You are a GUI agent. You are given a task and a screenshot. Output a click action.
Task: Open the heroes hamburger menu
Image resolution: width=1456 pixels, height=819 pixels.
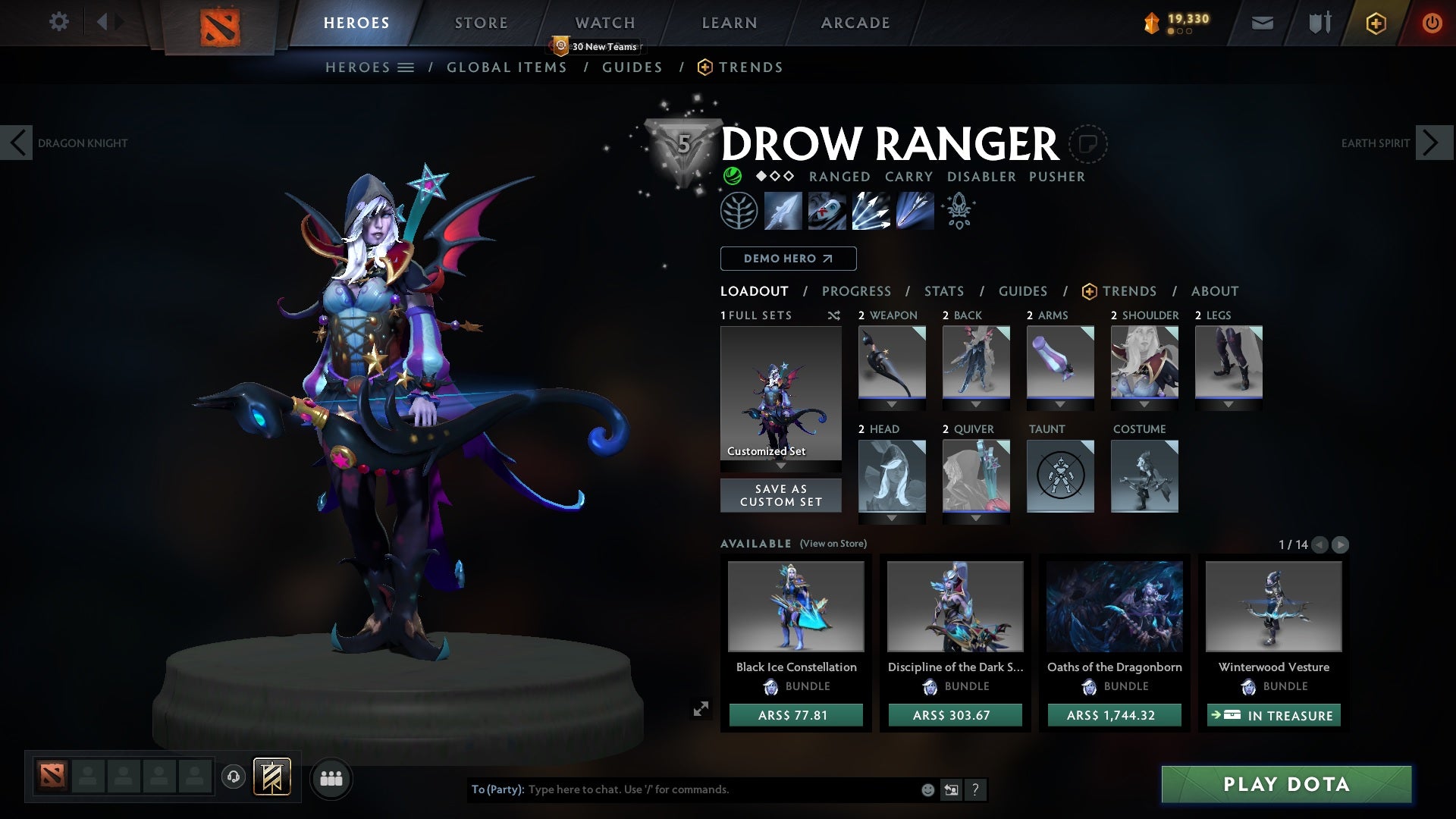tap(407, 67)
